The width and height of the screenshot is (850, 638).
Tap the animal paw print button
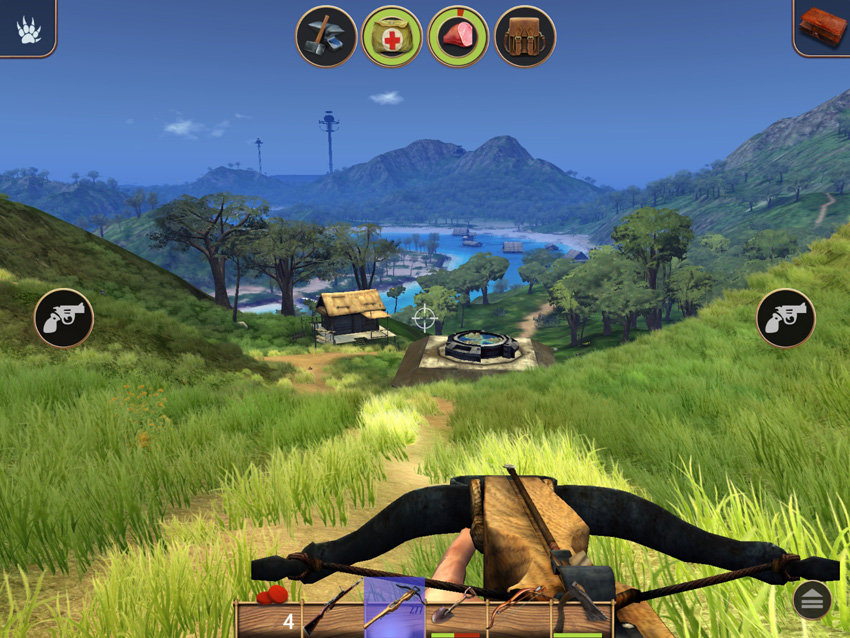27,28
